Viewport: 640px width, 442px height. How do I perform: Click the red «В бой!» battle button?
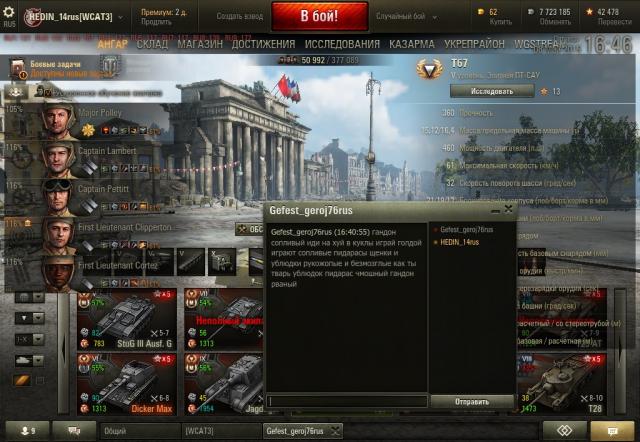coord(319,17)
